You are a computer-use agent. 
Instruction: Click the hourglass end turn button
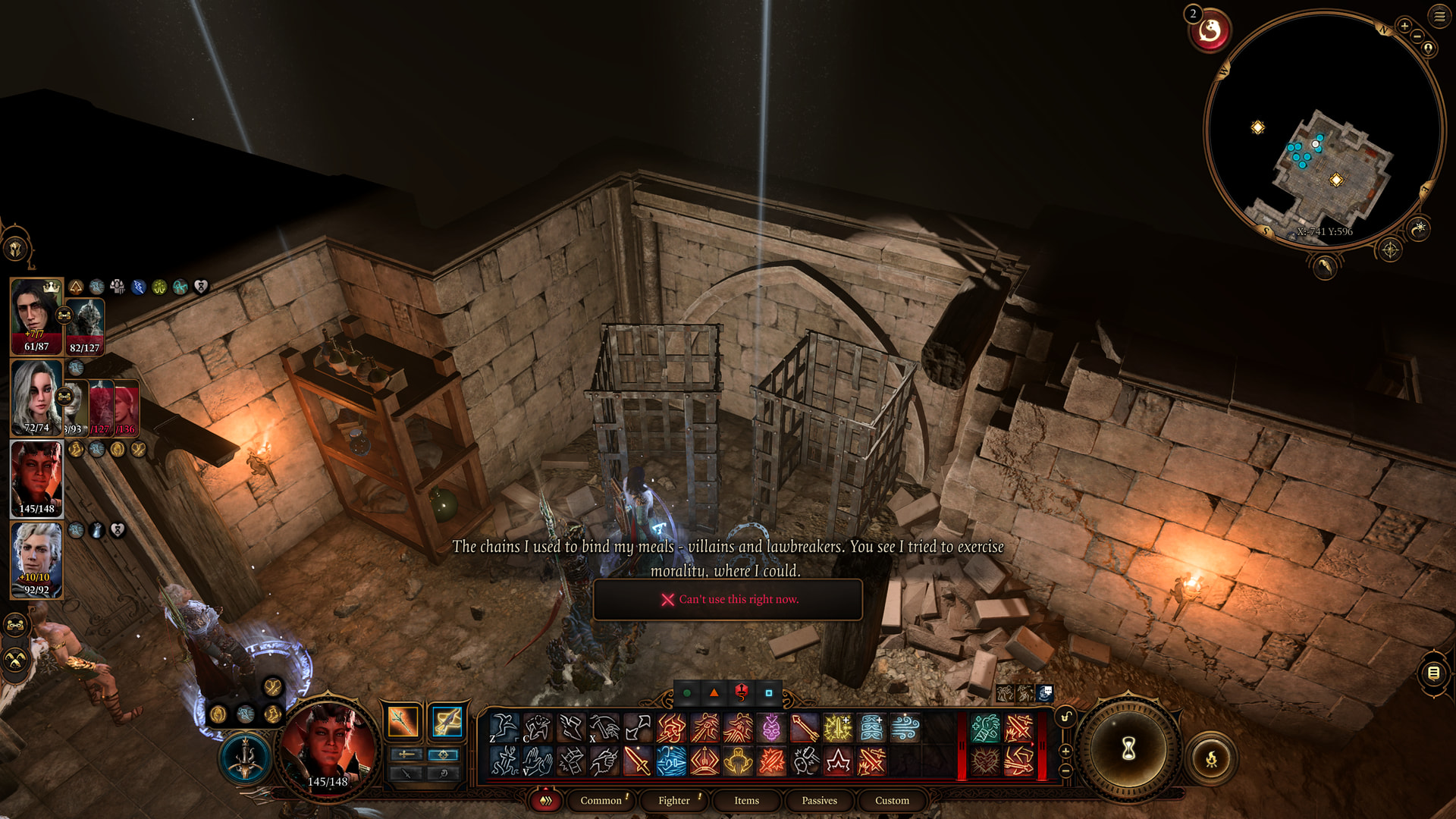click(1128, 750)
